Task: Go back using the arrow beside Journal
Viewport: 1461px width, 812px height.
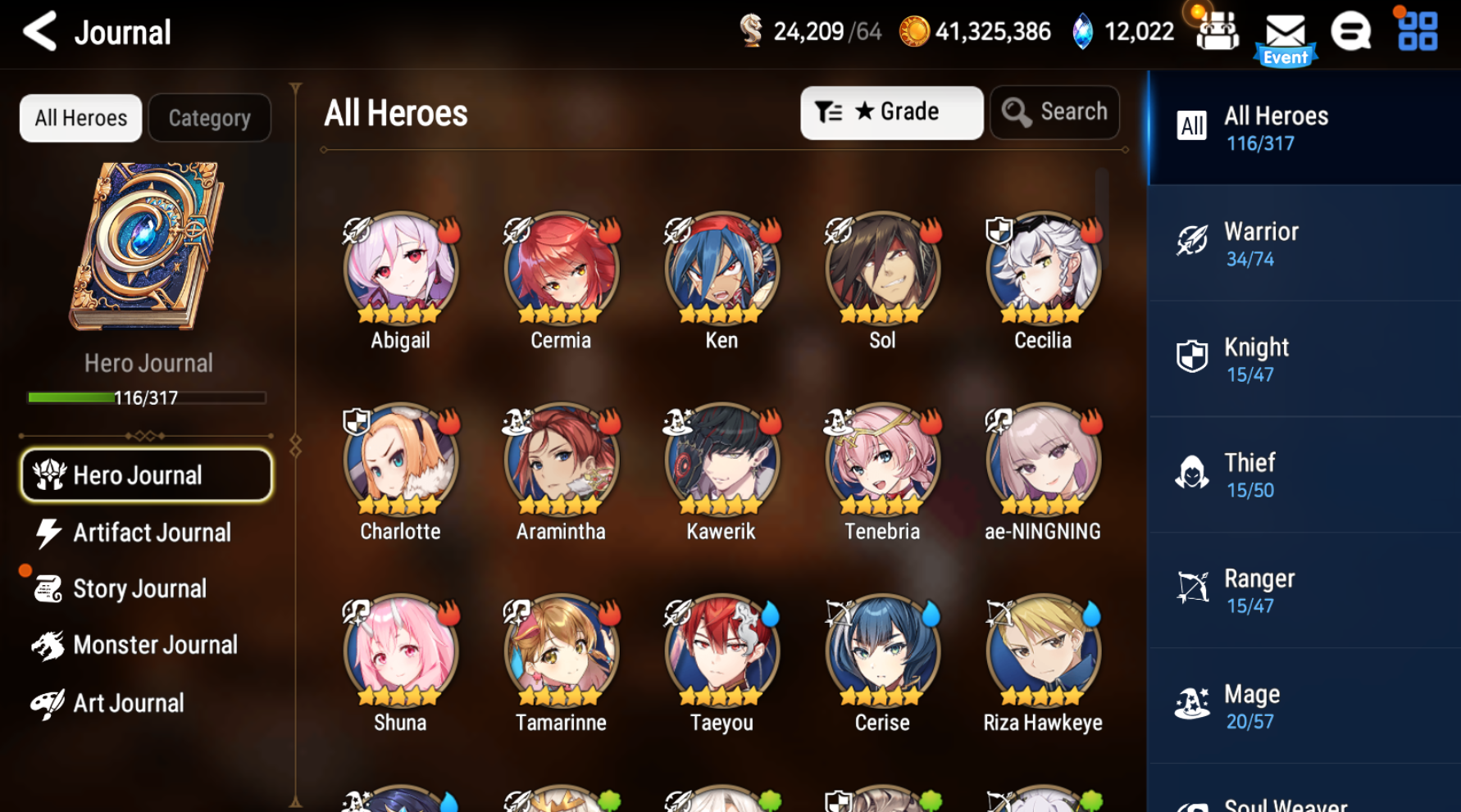Action: tap(39, 31)
